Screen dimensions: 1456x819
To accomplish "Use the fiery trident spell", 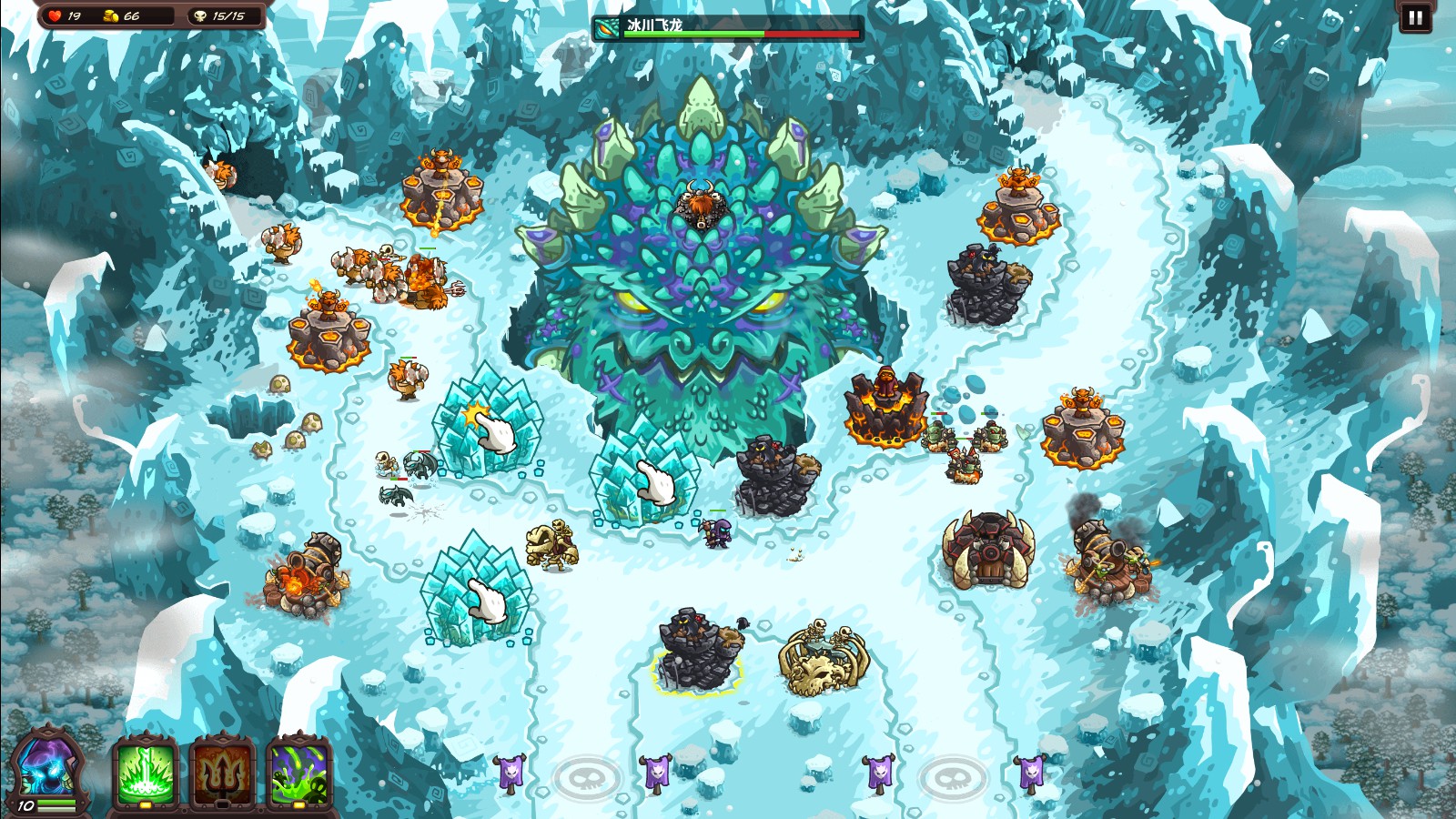I will point(222,772).
